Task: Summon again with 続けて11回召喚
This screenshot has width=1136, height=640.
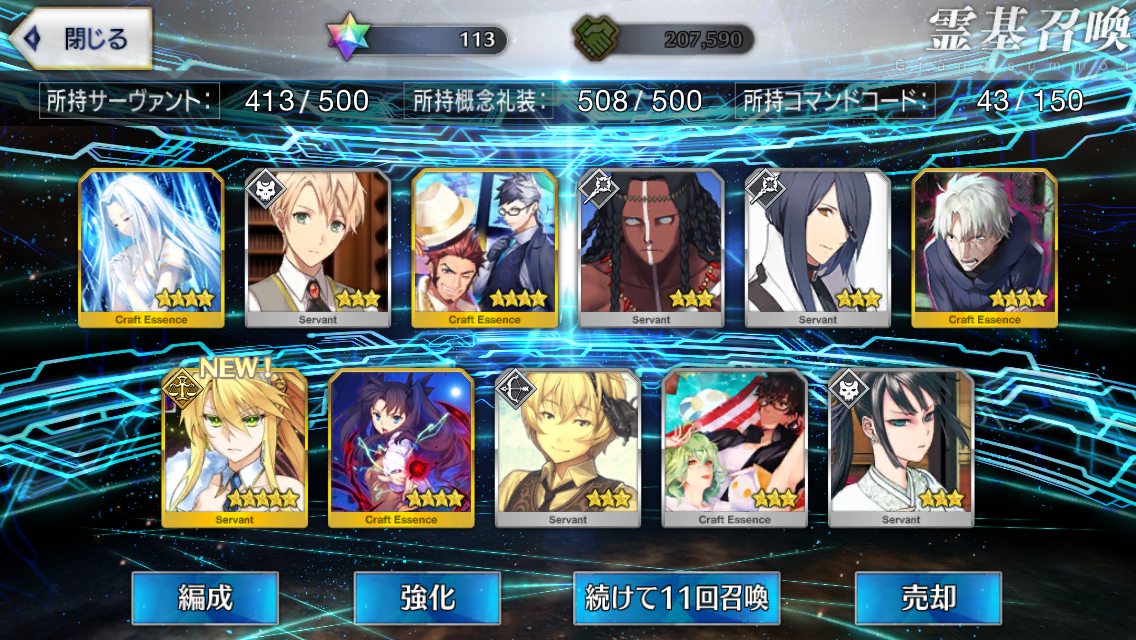Action: [x=677, y=598]
